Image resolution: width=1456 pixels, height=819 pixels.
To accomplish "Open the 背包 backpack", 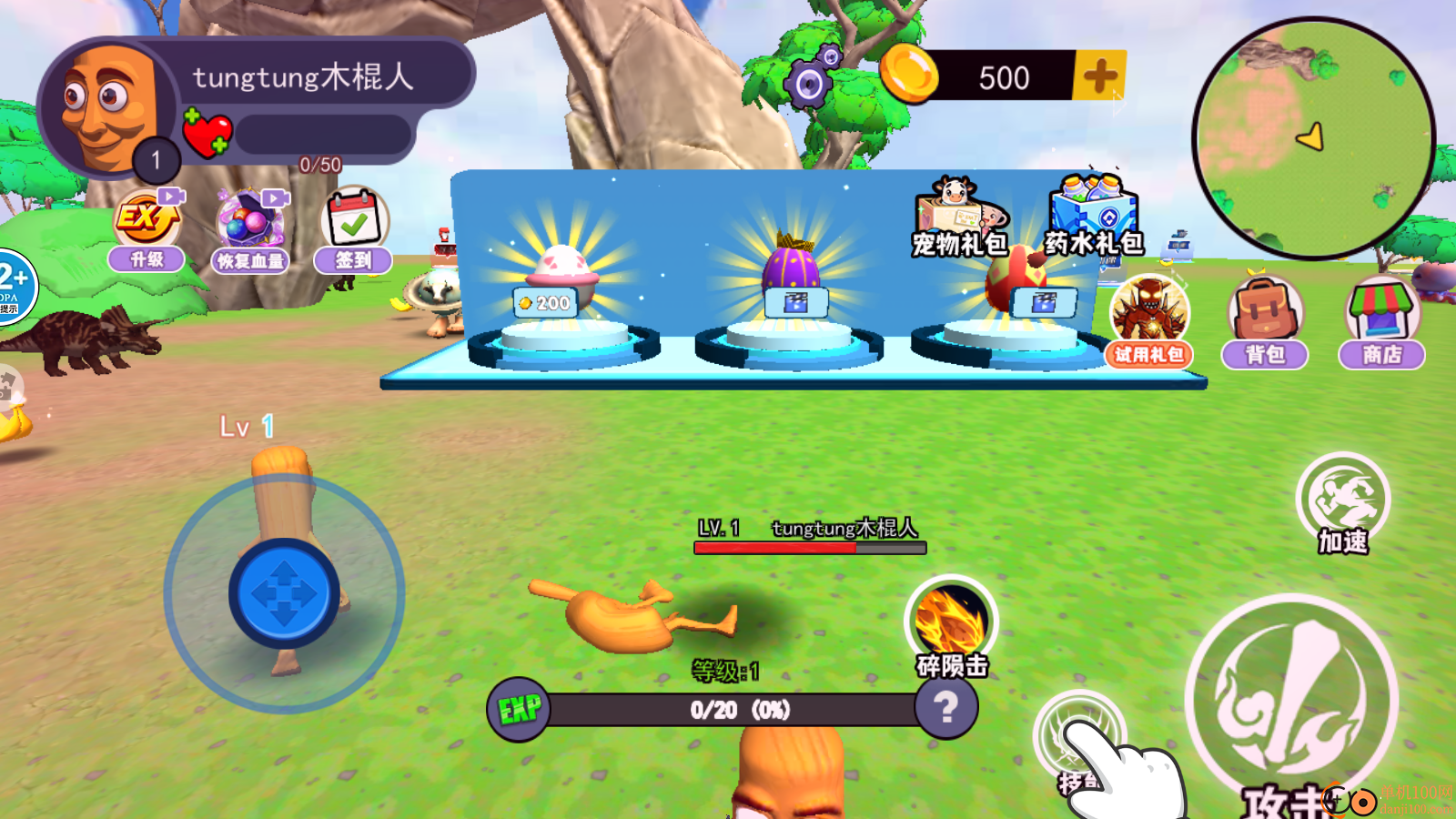I will pyautogui.click(x=1265, y=322).
